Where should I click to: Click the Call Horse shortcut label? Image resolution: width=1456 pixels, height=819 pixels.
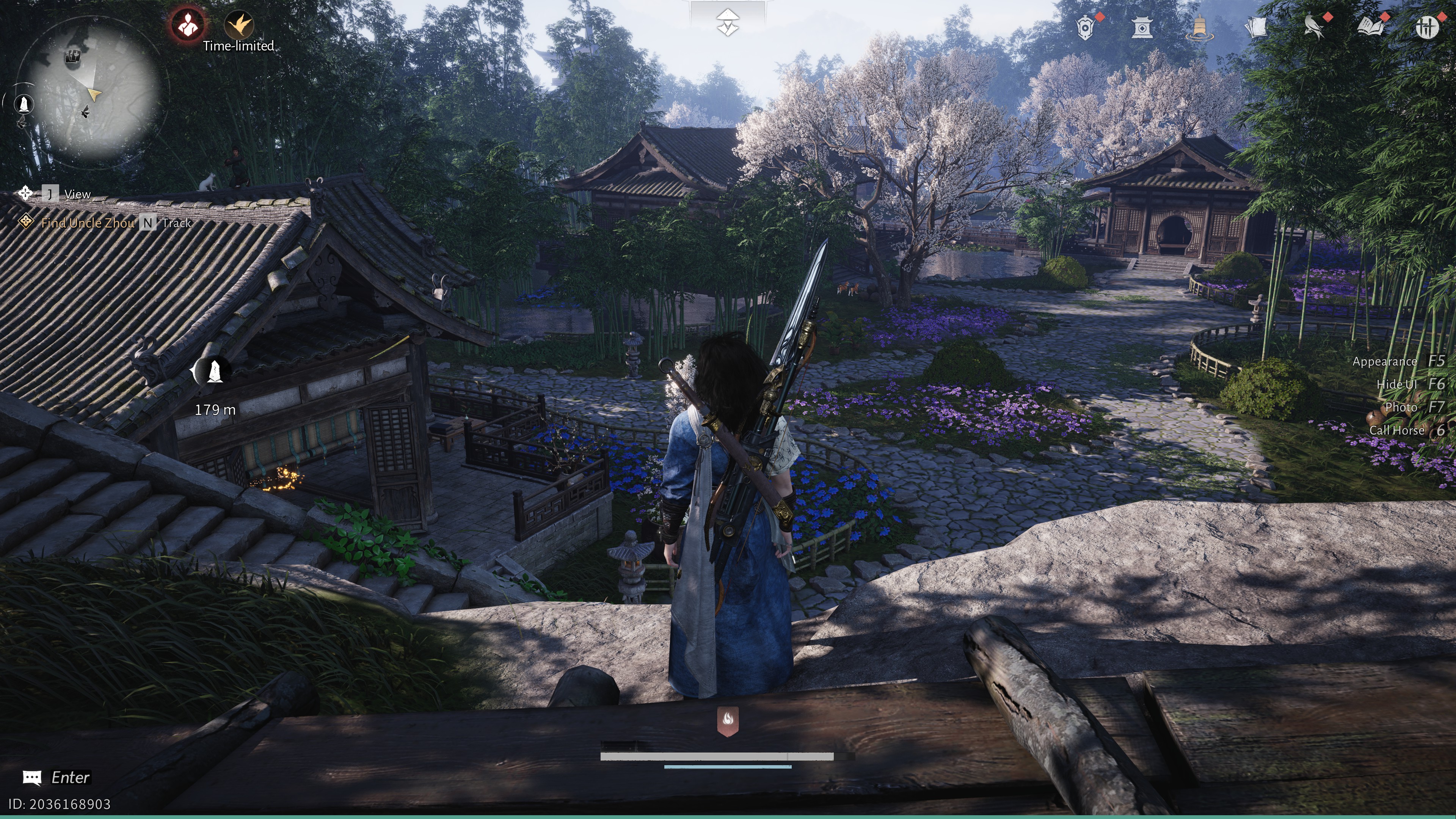(x=1396, y=430)
